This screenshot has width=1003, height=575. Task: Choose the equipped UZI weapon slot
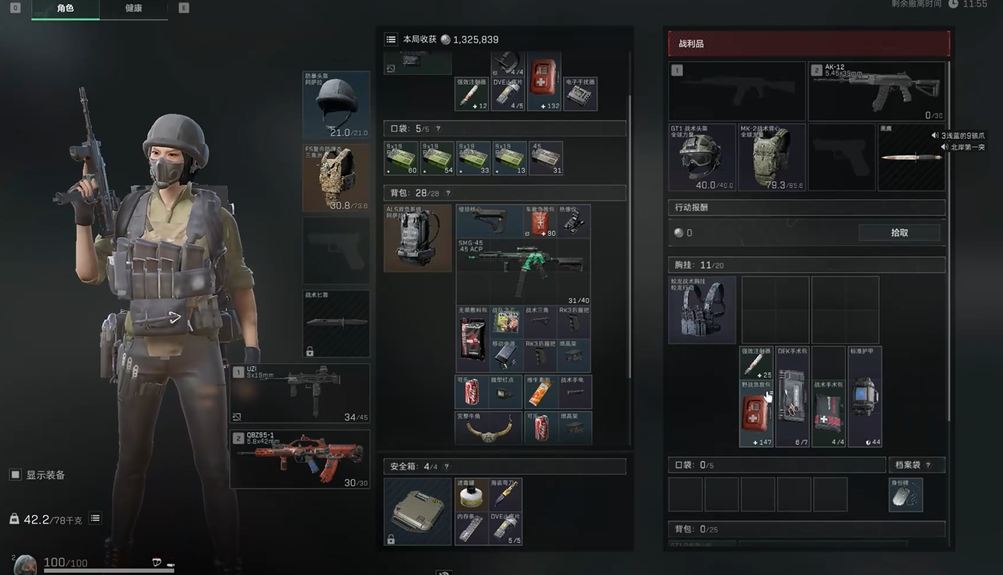coord(300,393)
